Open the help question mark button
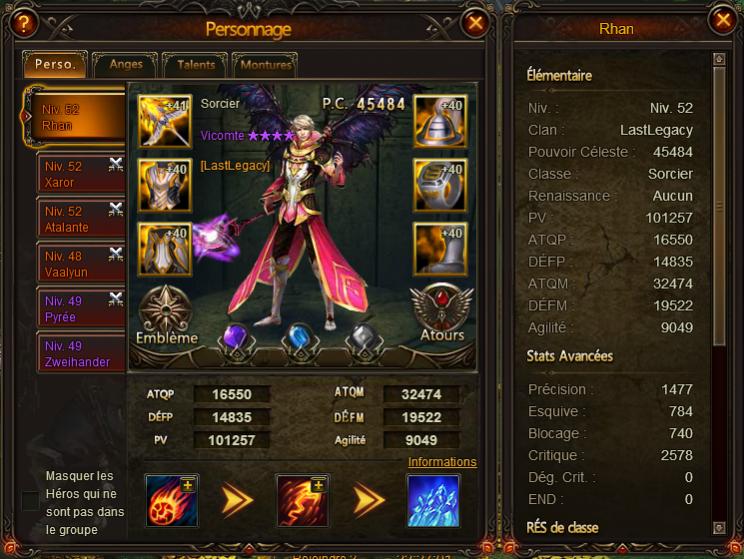Viewport: 744px width, 559px height. click(25, 21)
